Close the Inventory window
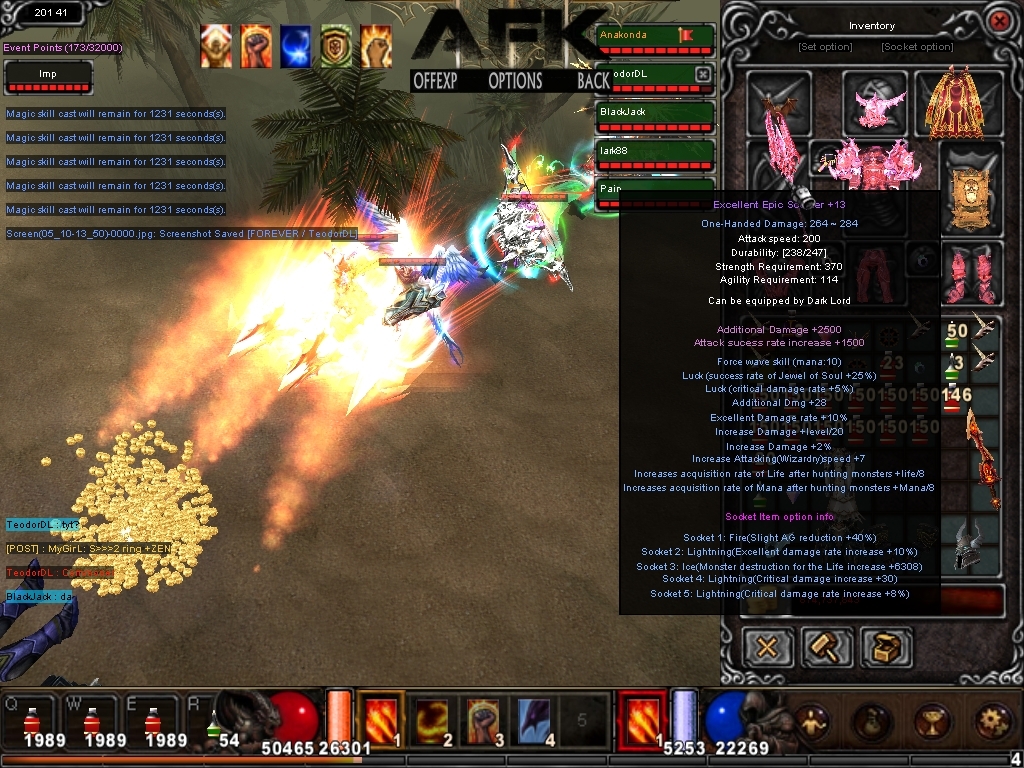This screenshot has width=1024, height=768. pyautogui.click(x=997, y=20)
